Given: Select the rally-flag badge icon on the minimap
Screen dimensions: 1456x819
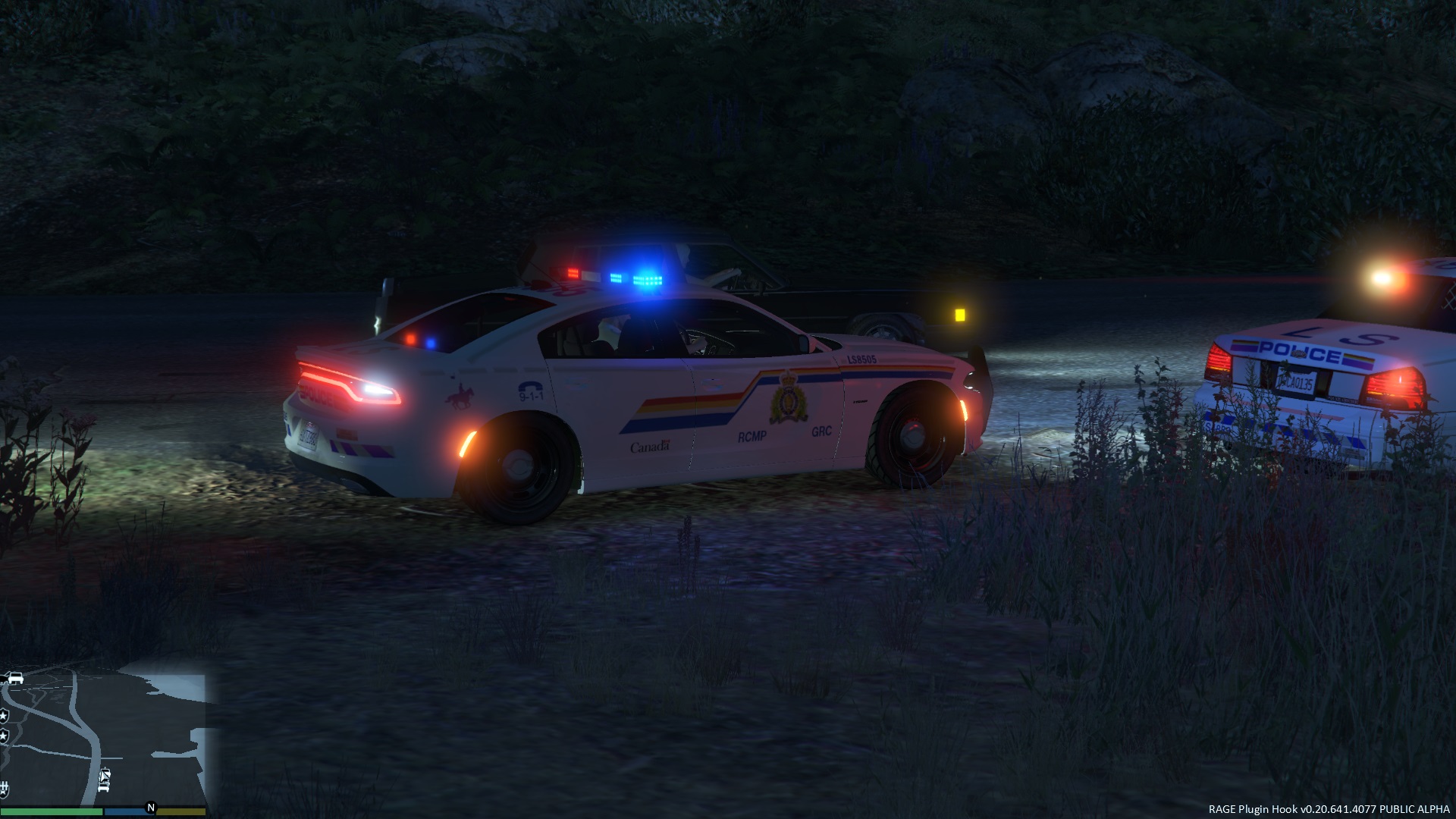Looking at the screenshot, I should pyautogui.click(x=5, y=789).
